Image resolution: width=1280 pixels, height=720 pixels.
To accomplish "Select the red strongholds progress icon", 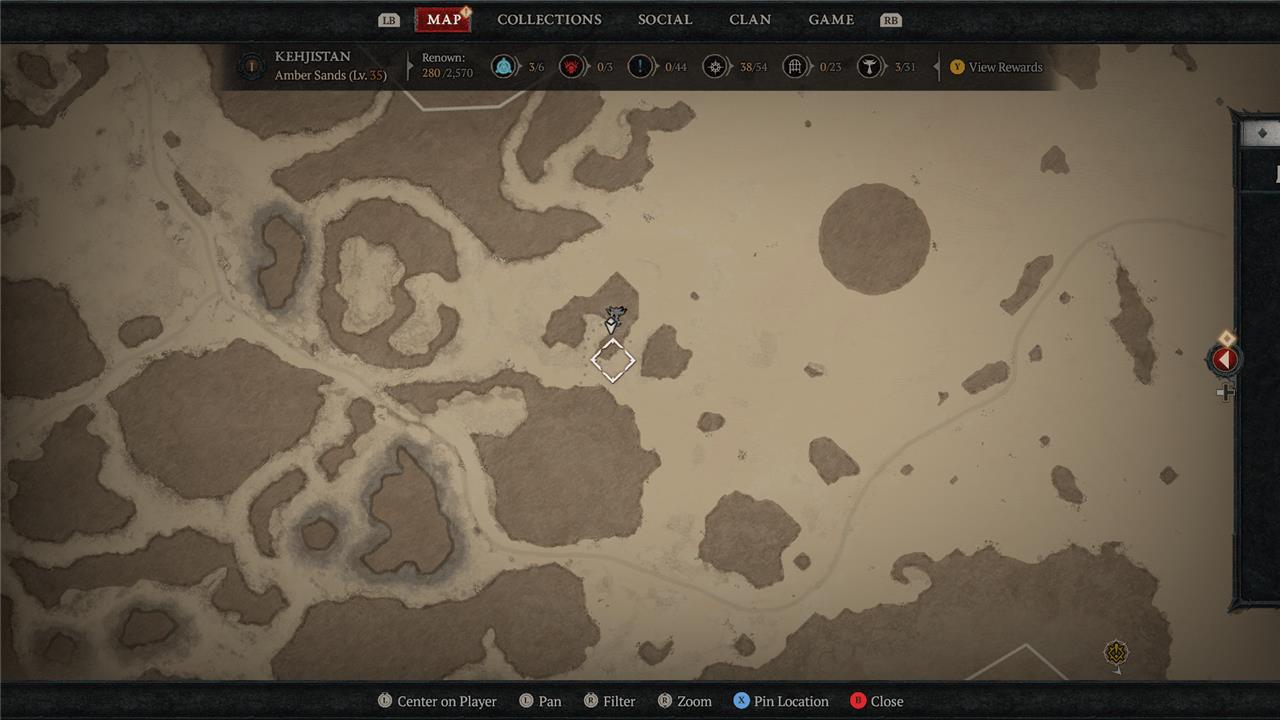I will 571,67.
